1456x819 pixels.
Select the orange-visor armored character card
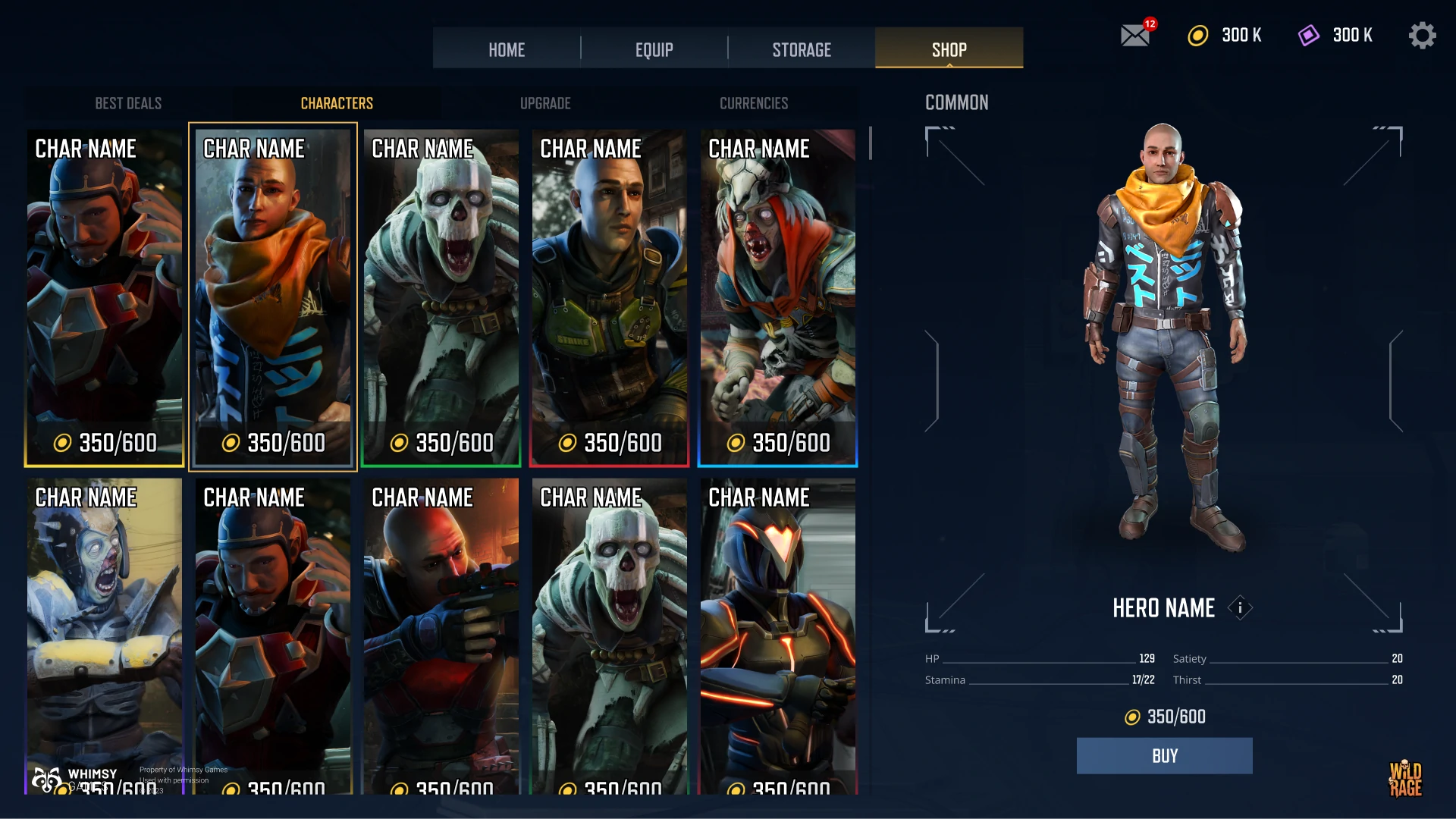[x=778, y=637]
